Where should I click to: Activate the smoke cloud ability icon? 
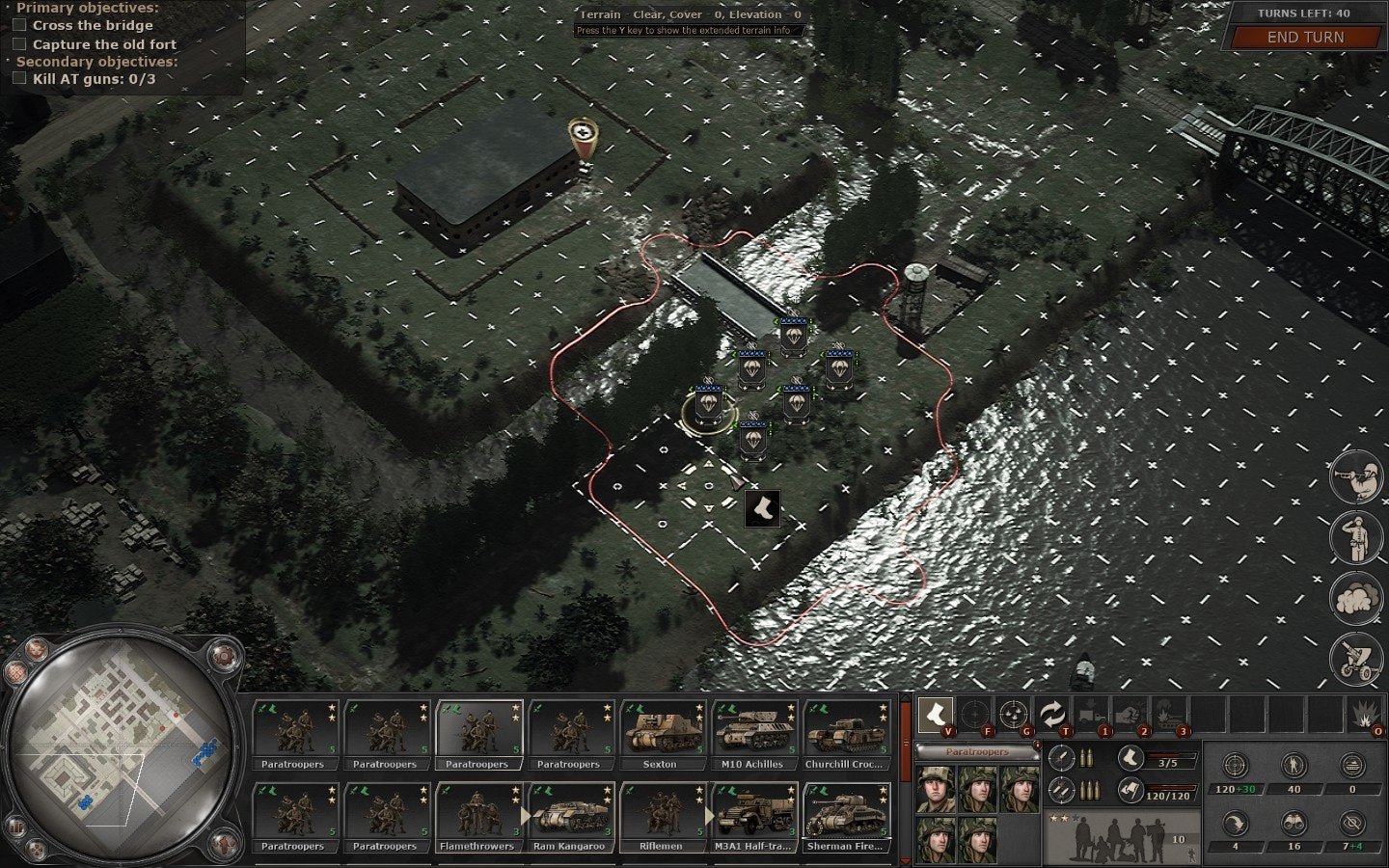(1355, 598)
